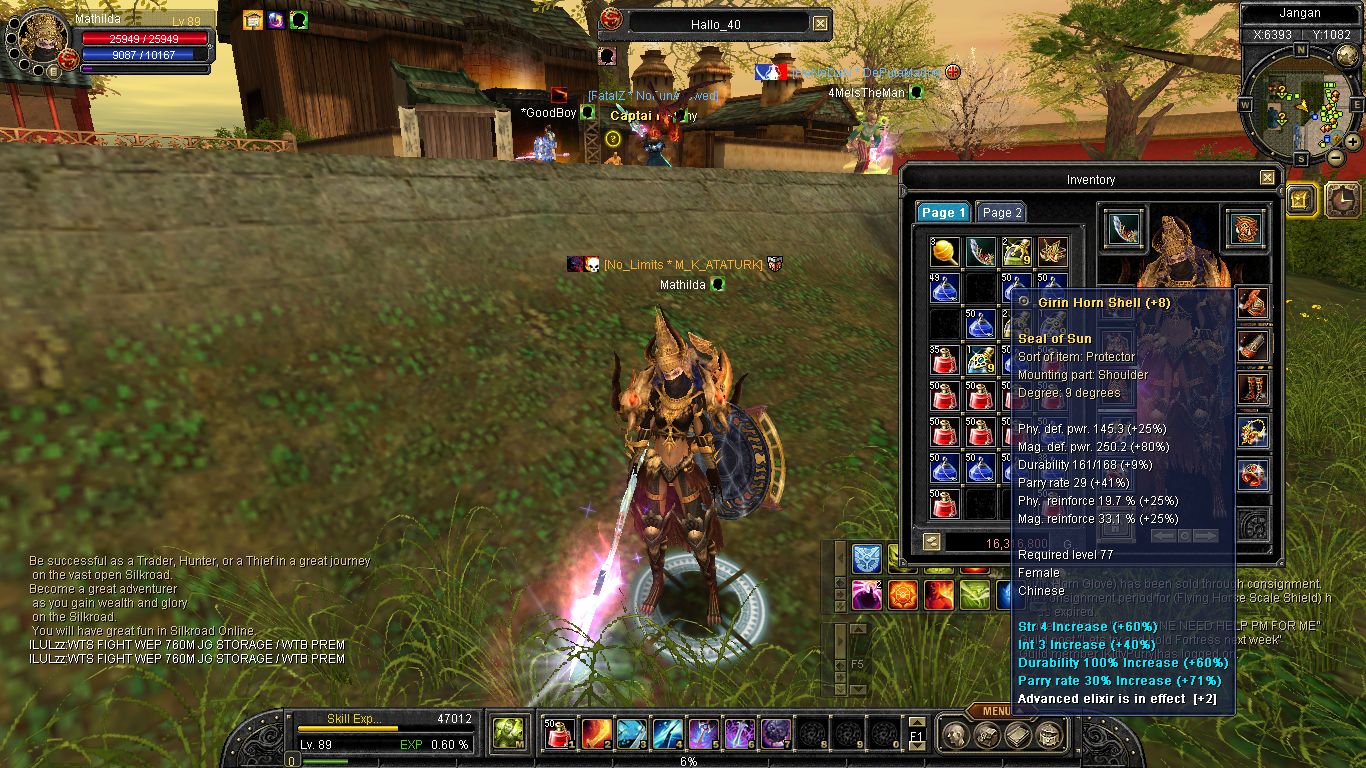
Task: Use the red potion in hotbar slot 1
Action: tap(562, 735)
